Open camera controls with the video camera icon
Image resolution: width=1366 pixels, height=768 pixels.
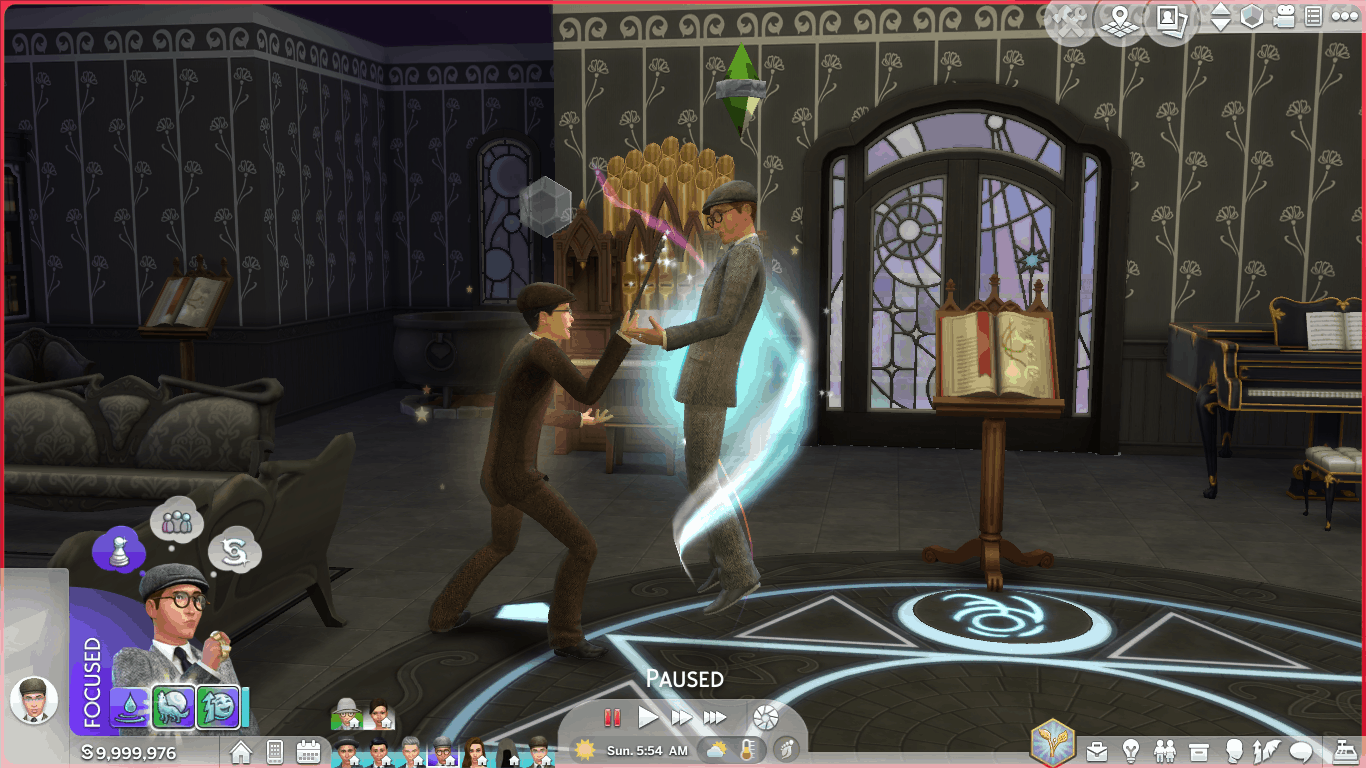pyautogui.click(x=1284, y=17)
